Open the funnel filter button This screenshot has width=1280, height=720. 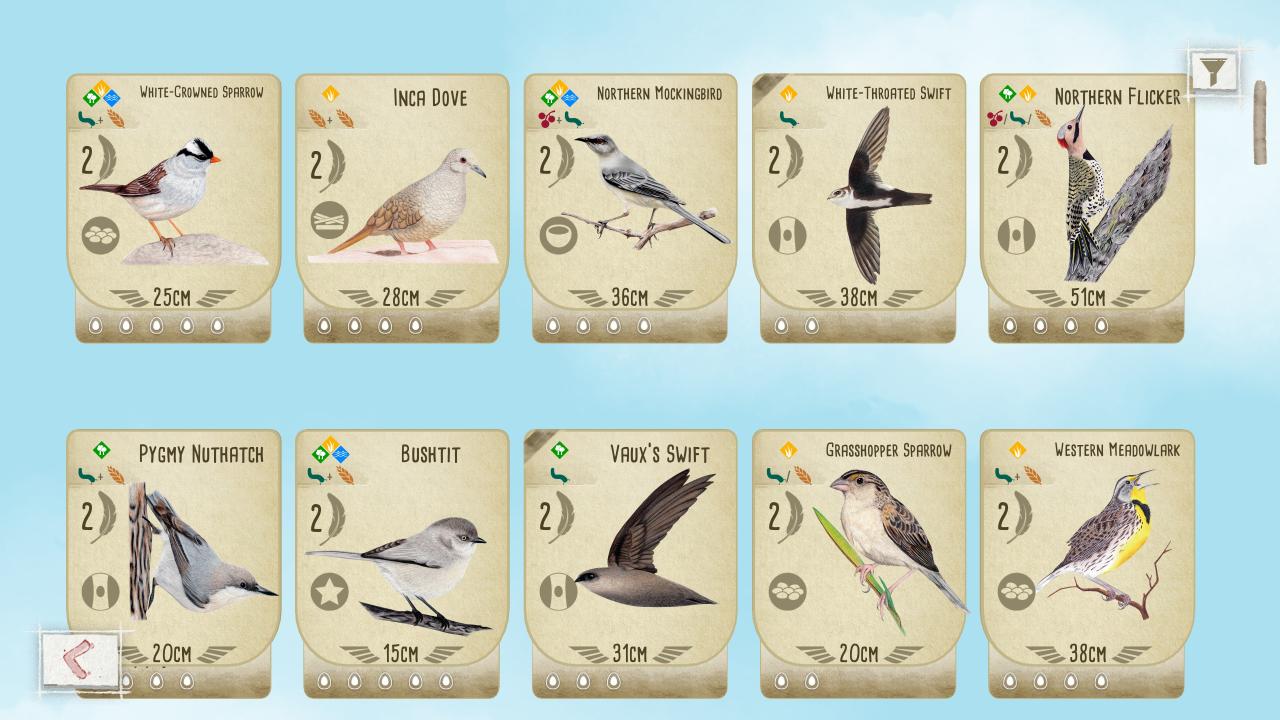click(x=1213, y=71)
